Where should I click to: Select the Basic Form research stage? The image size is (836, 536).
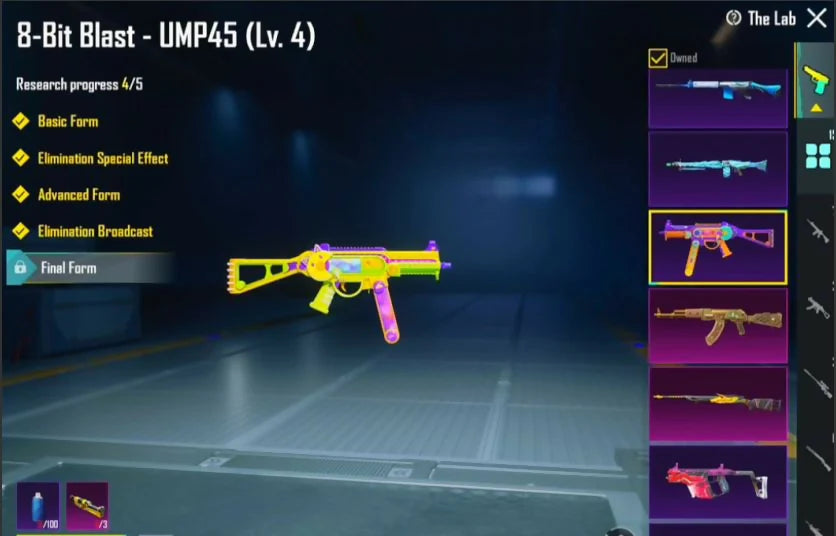point(67,121)
